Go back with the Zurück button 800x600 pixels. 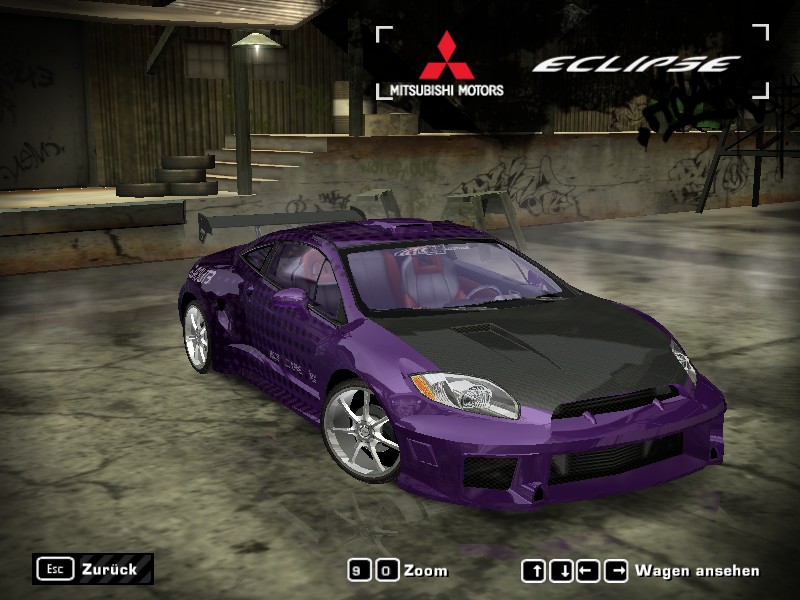tap(94, 569)
